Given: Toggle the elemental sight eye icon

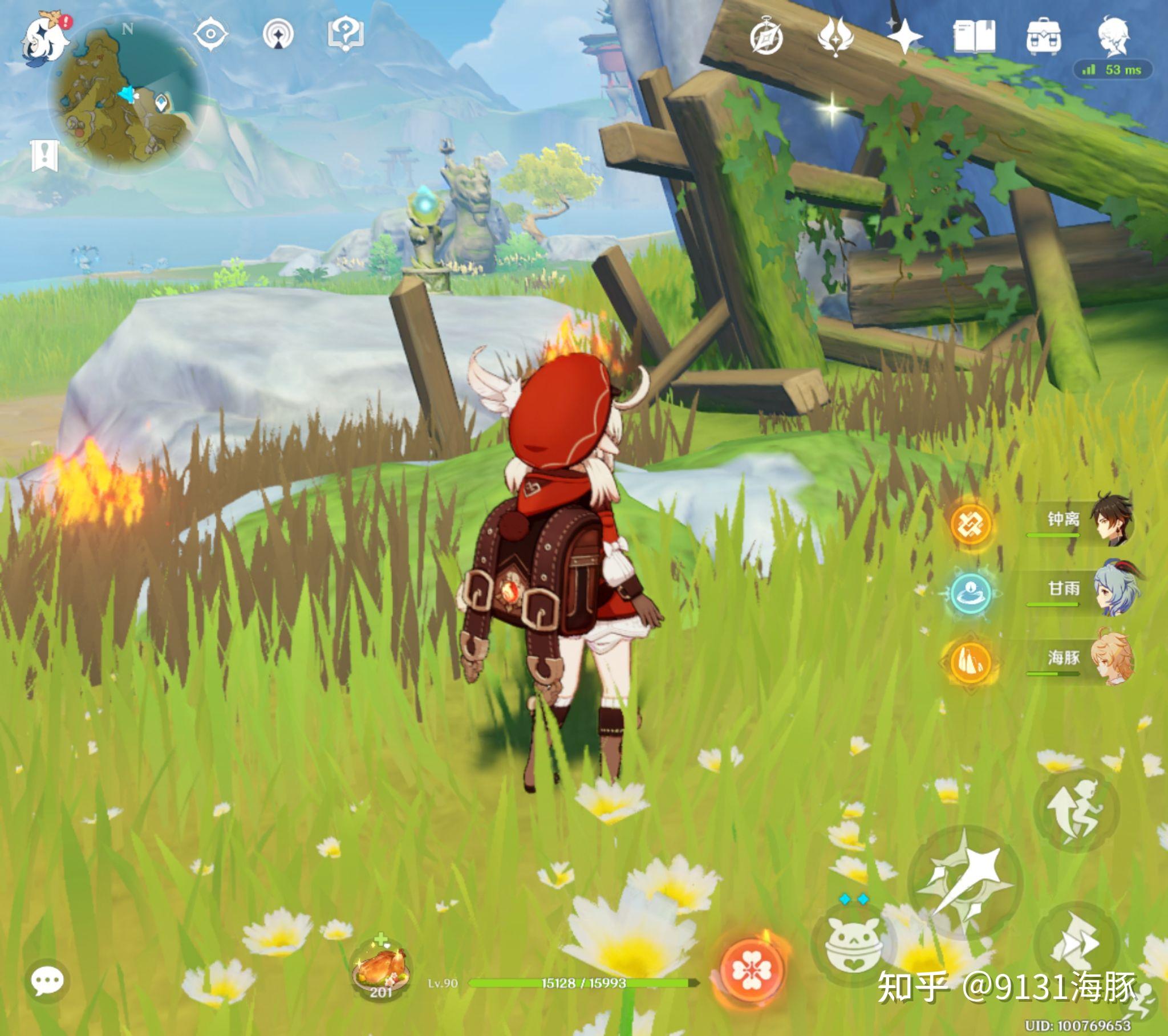Looking at the screenshot, I should point(210,34).
